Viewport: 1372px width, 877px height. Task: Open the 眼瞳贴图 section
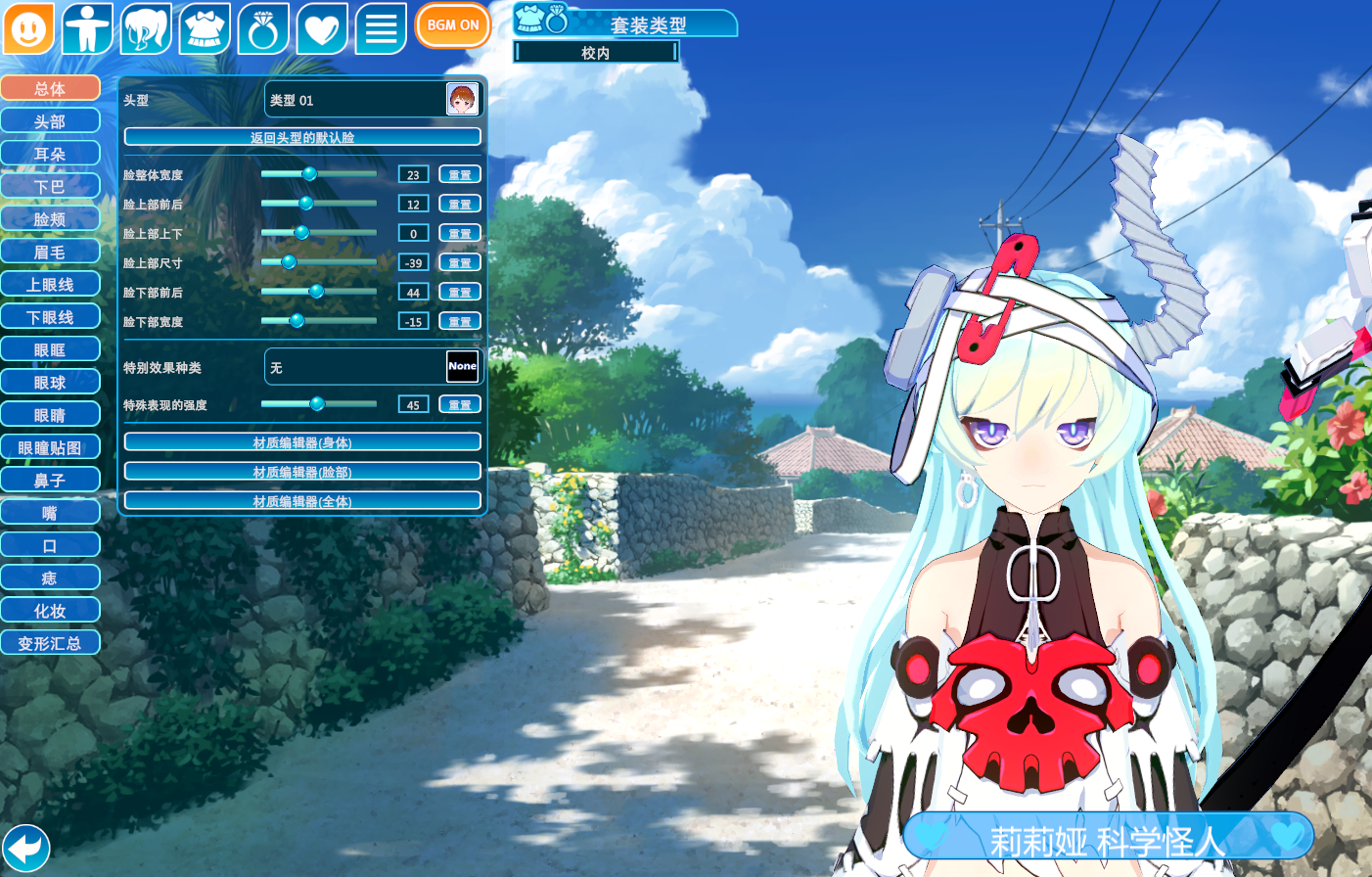pyautogui.click(x=50, y=447)
